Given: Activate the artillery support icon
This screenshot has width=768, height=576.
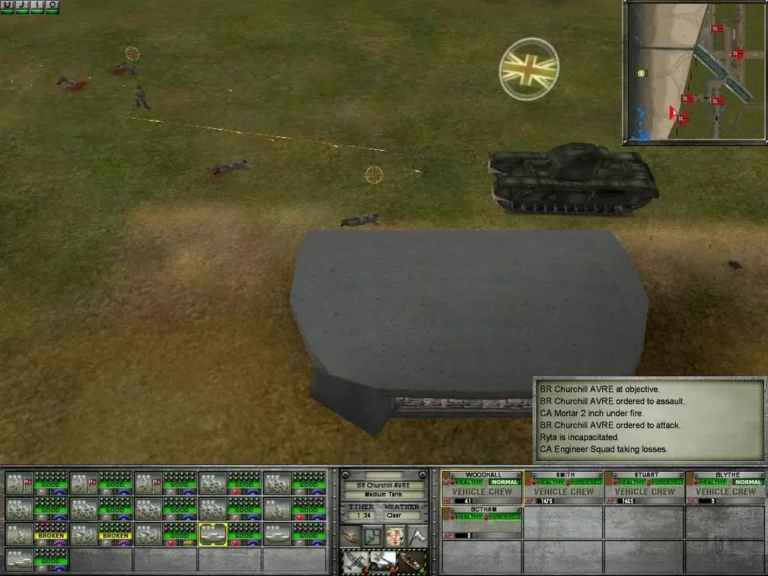Looking at the screenshot, I should tap(383, 562).
